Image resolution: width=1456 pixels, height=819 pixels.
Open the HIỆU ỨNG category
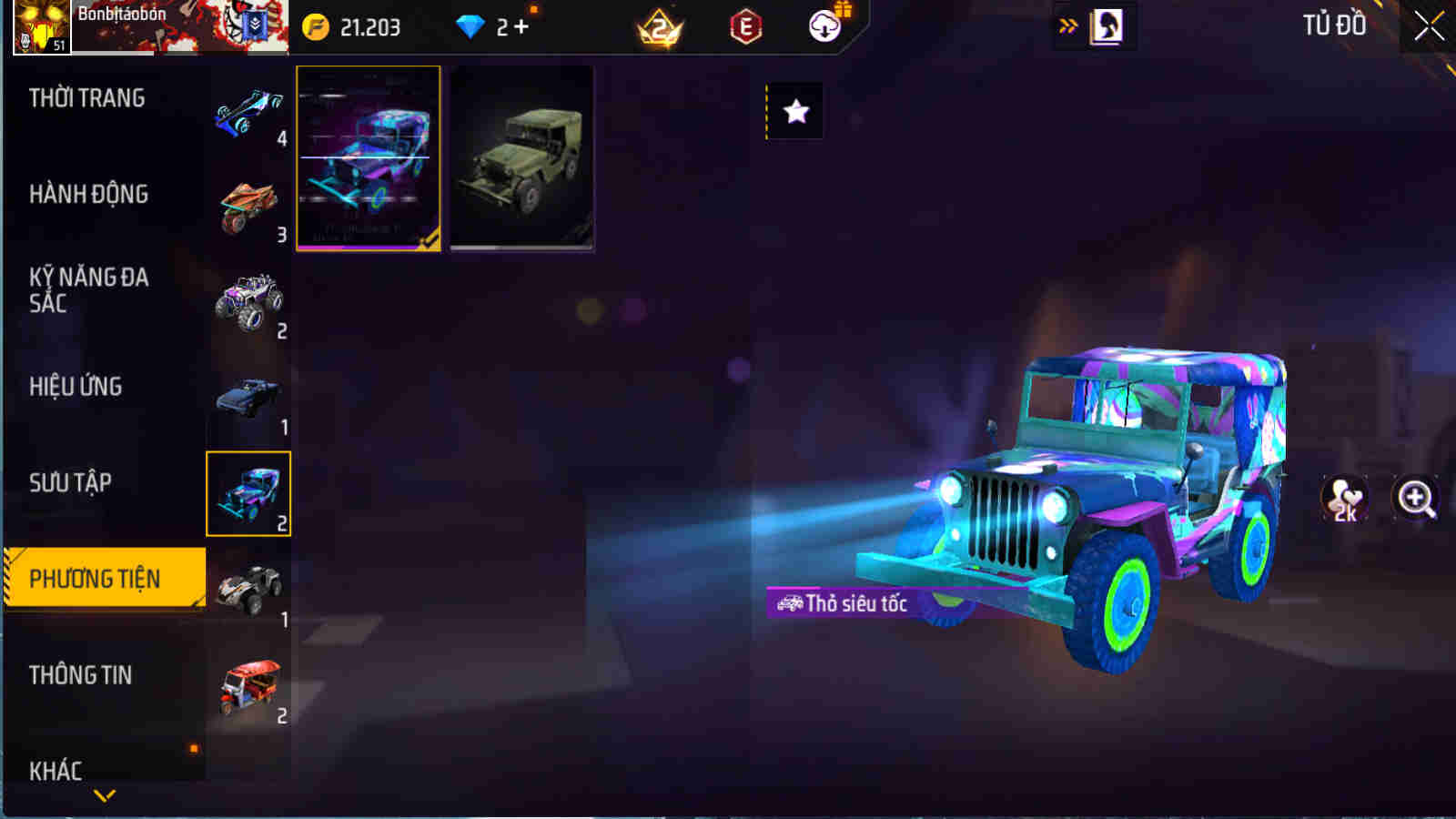77,387
